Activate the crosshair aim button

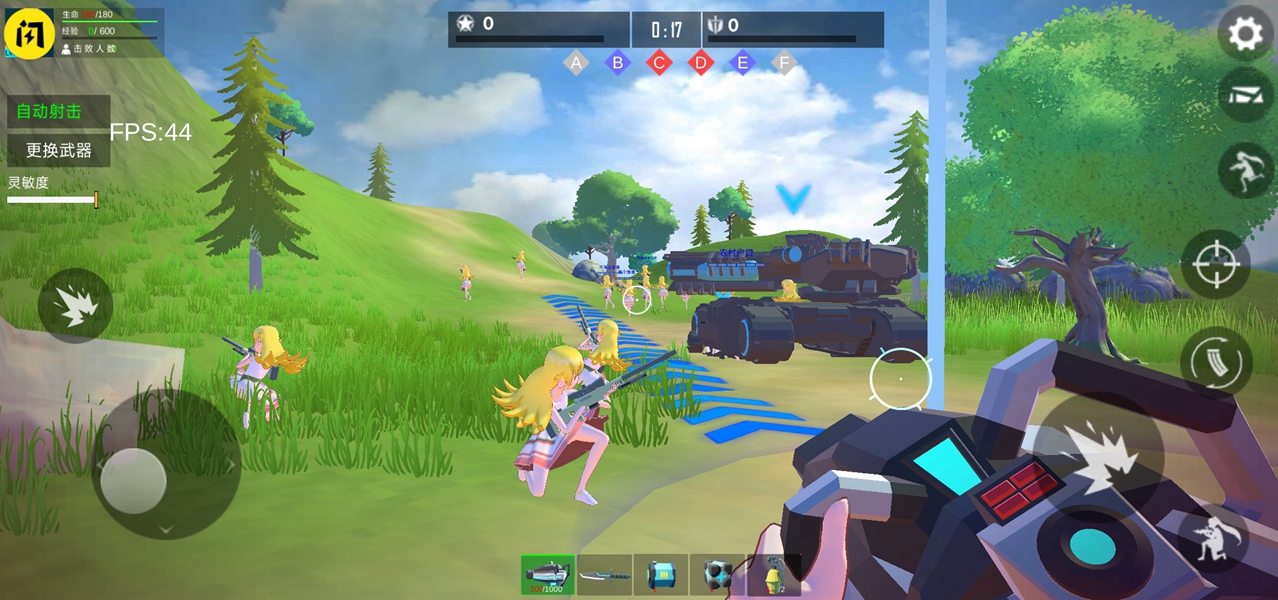pos(1216,265)
